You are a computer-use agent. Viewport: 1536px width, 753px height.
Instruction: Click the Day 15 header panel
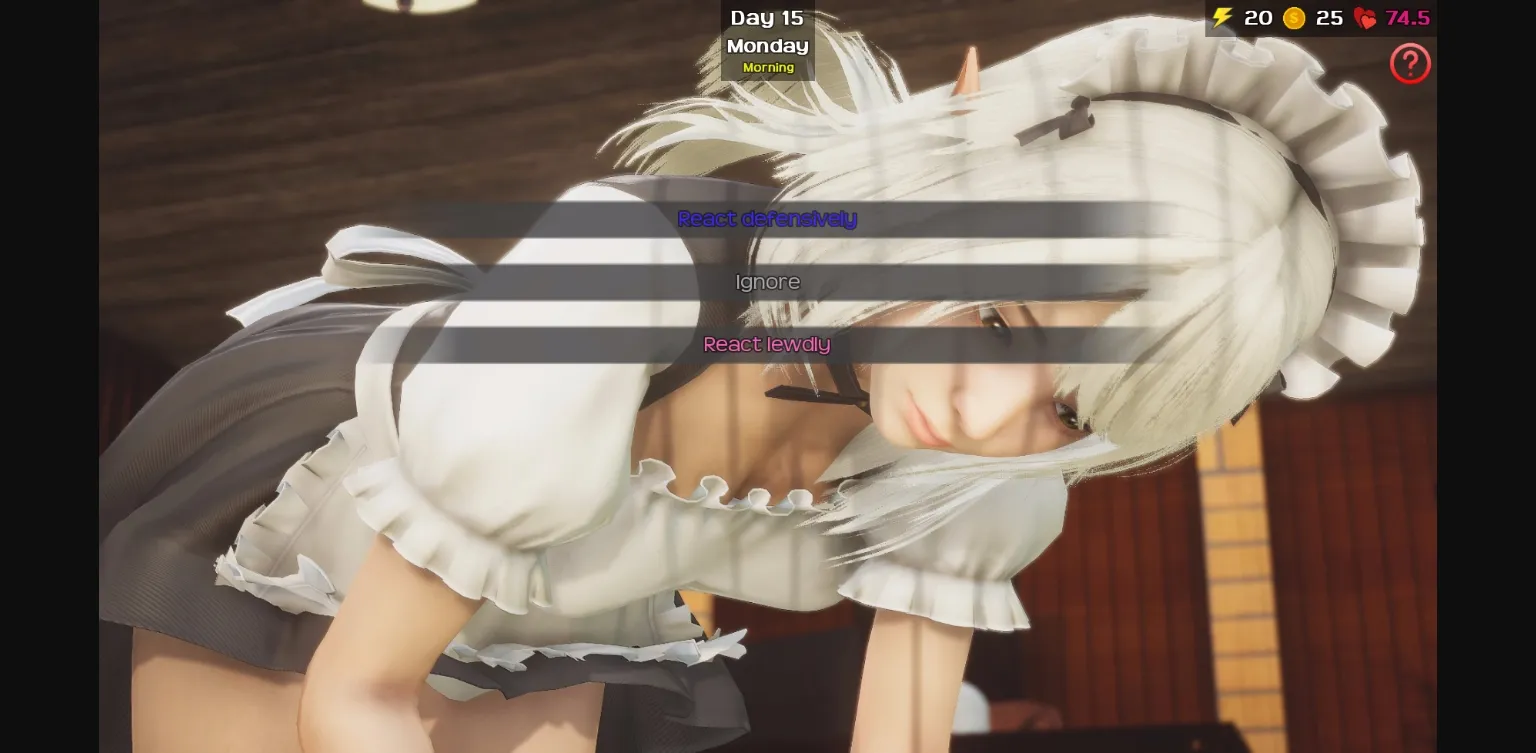767,17
